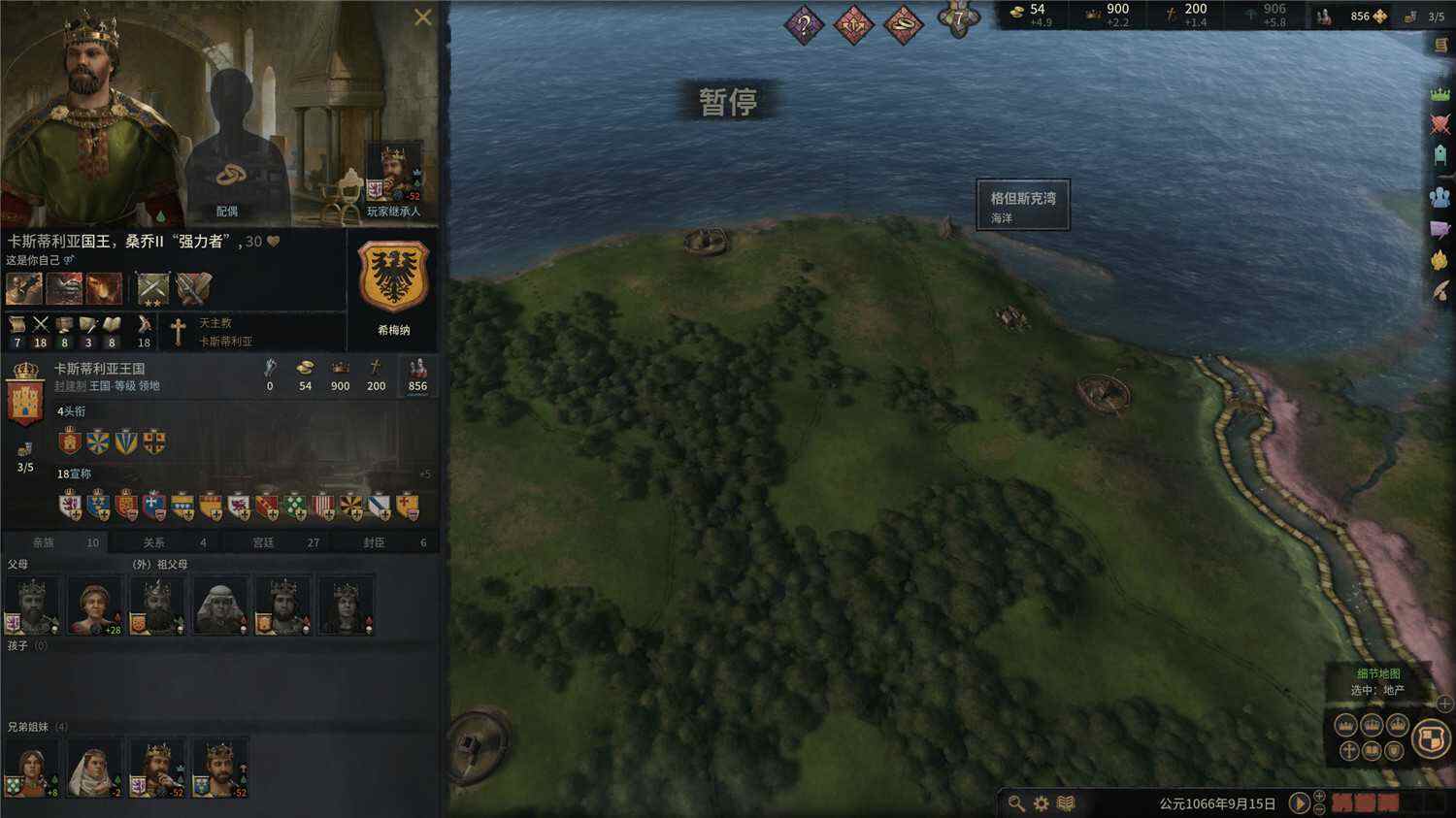Open the religion panel flame icon
Image resolution: width=1456 pixels, height=818 pixels.
point(1440,257)
